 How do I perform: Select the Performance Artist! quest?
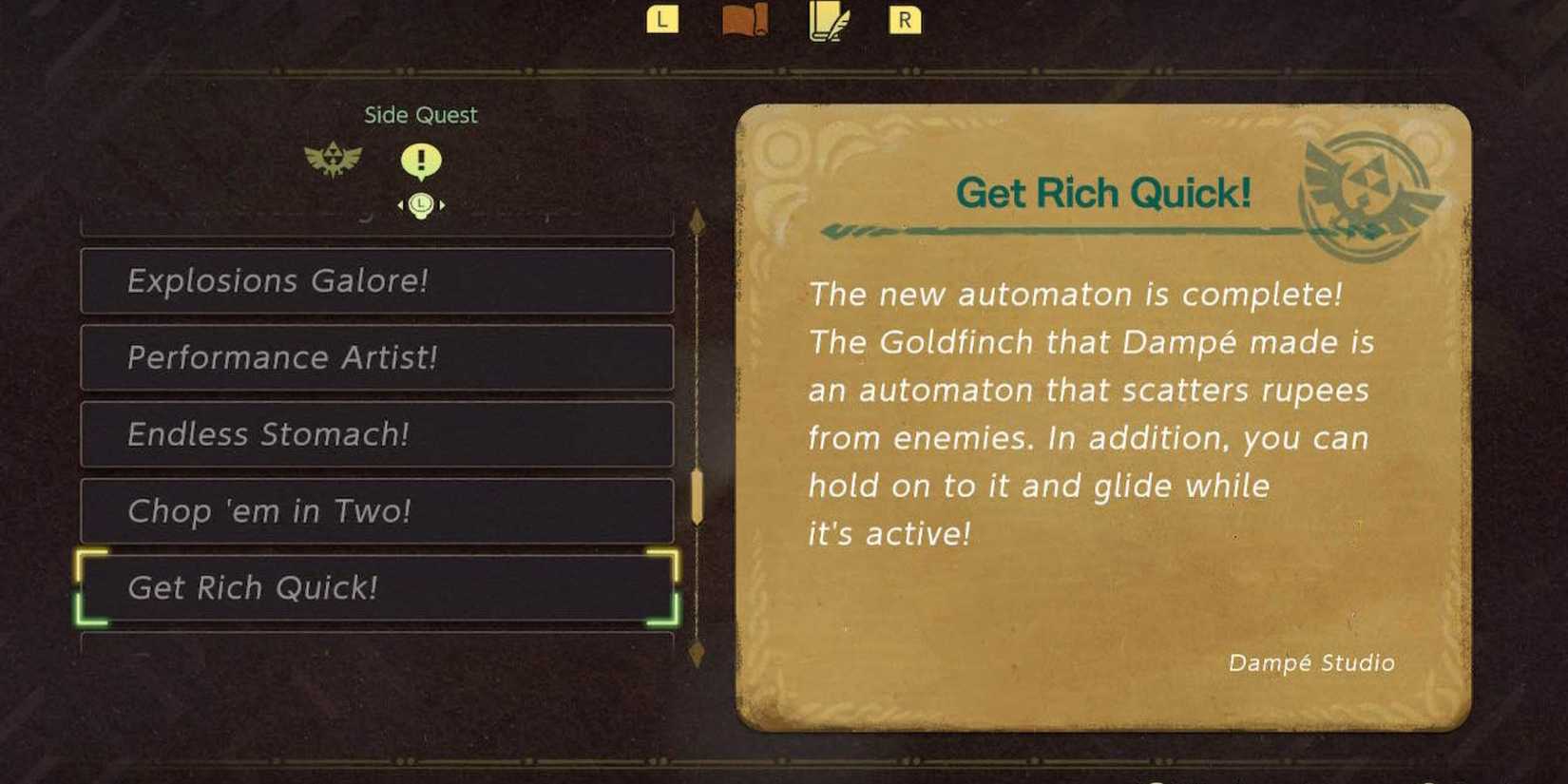coord(376,358)
